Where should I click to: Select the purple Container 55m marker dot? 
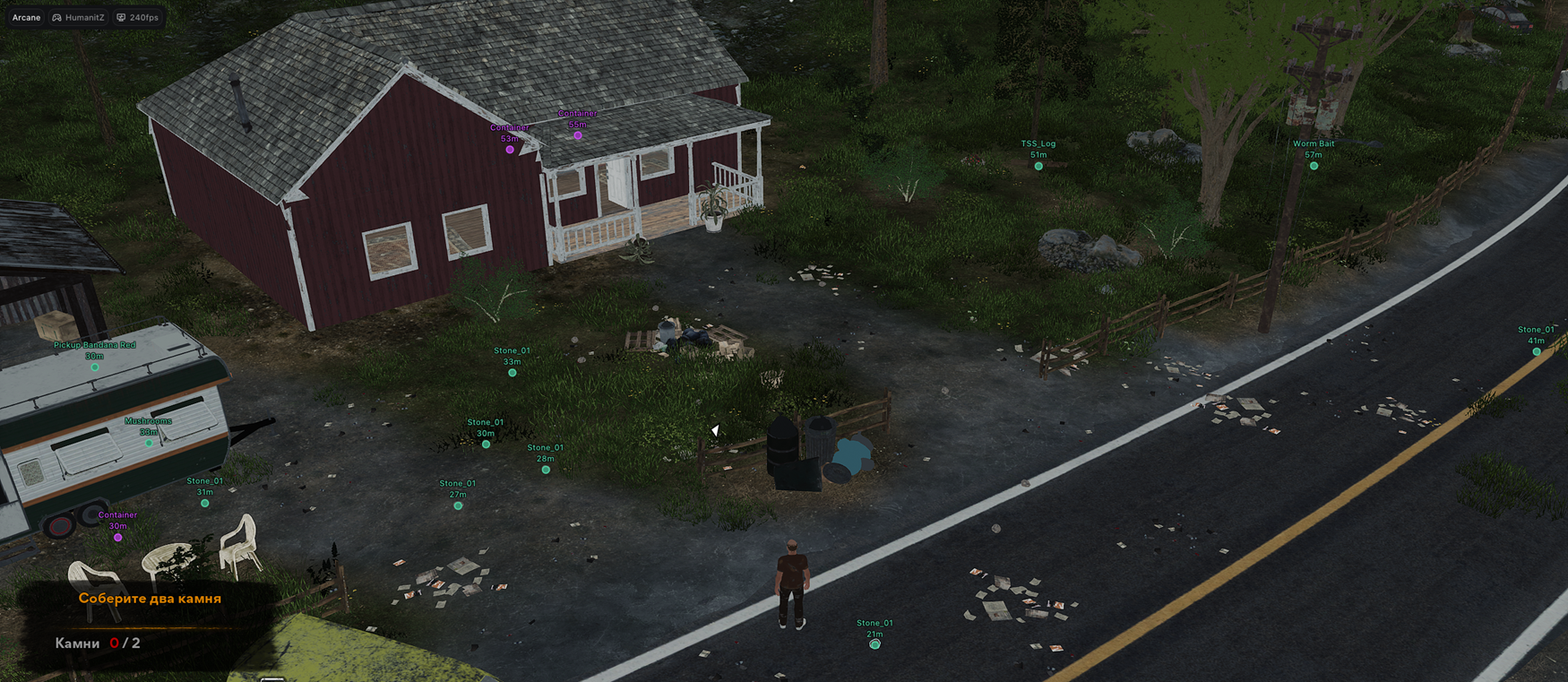577,136
